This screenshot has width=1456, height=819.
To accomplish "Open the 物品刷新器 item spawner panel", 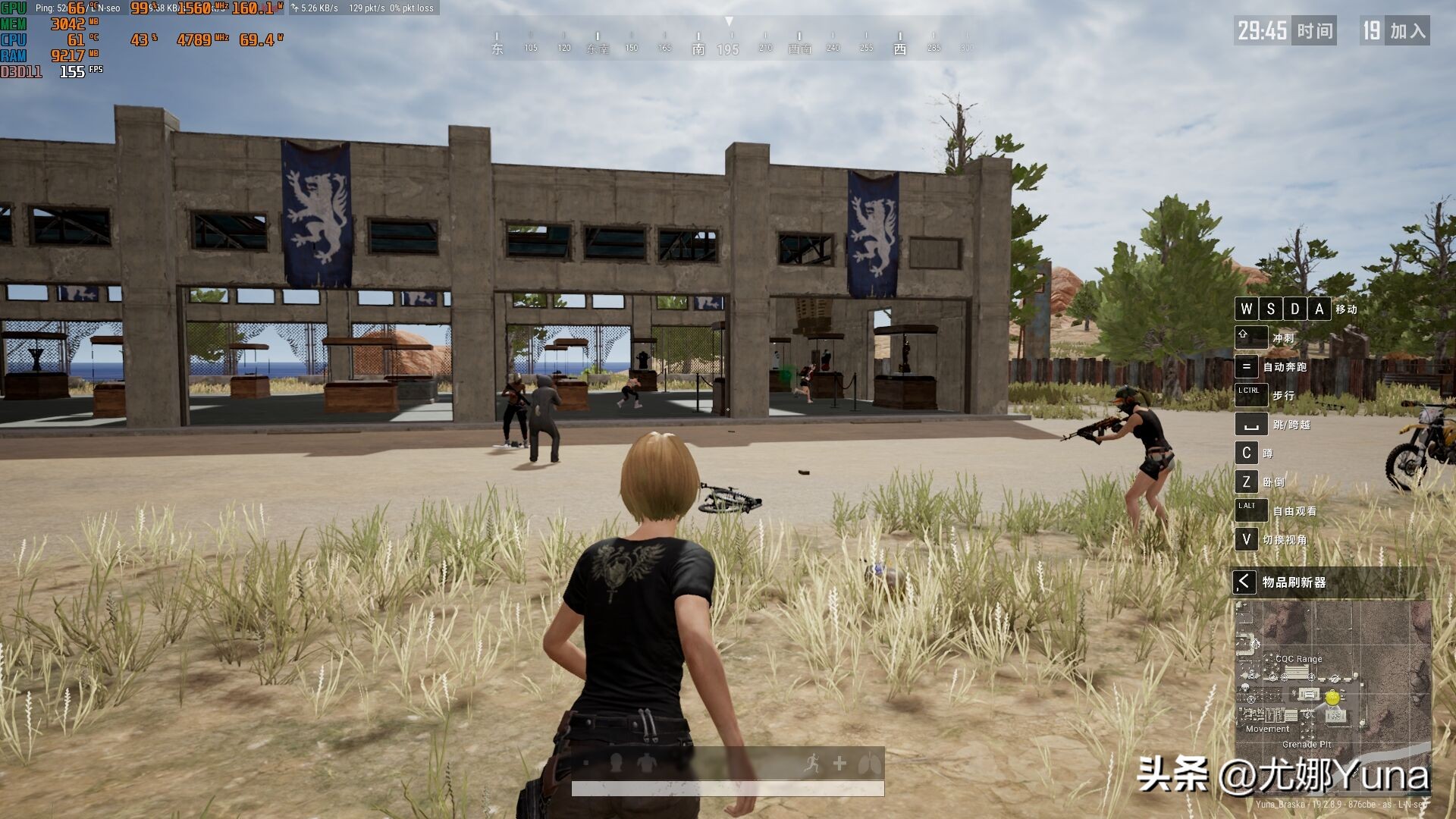I will pyautogui.click(x=1294, y=582).
